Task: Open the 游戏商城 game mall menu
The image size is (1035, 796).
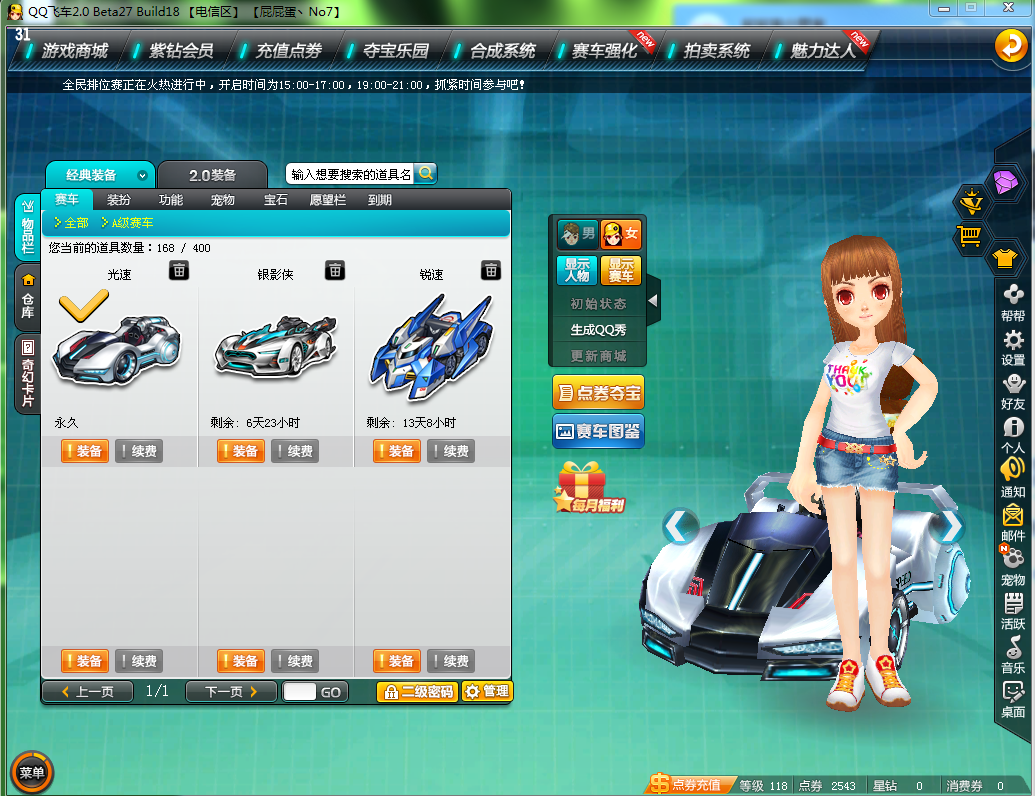Action: tap(74, 50)
